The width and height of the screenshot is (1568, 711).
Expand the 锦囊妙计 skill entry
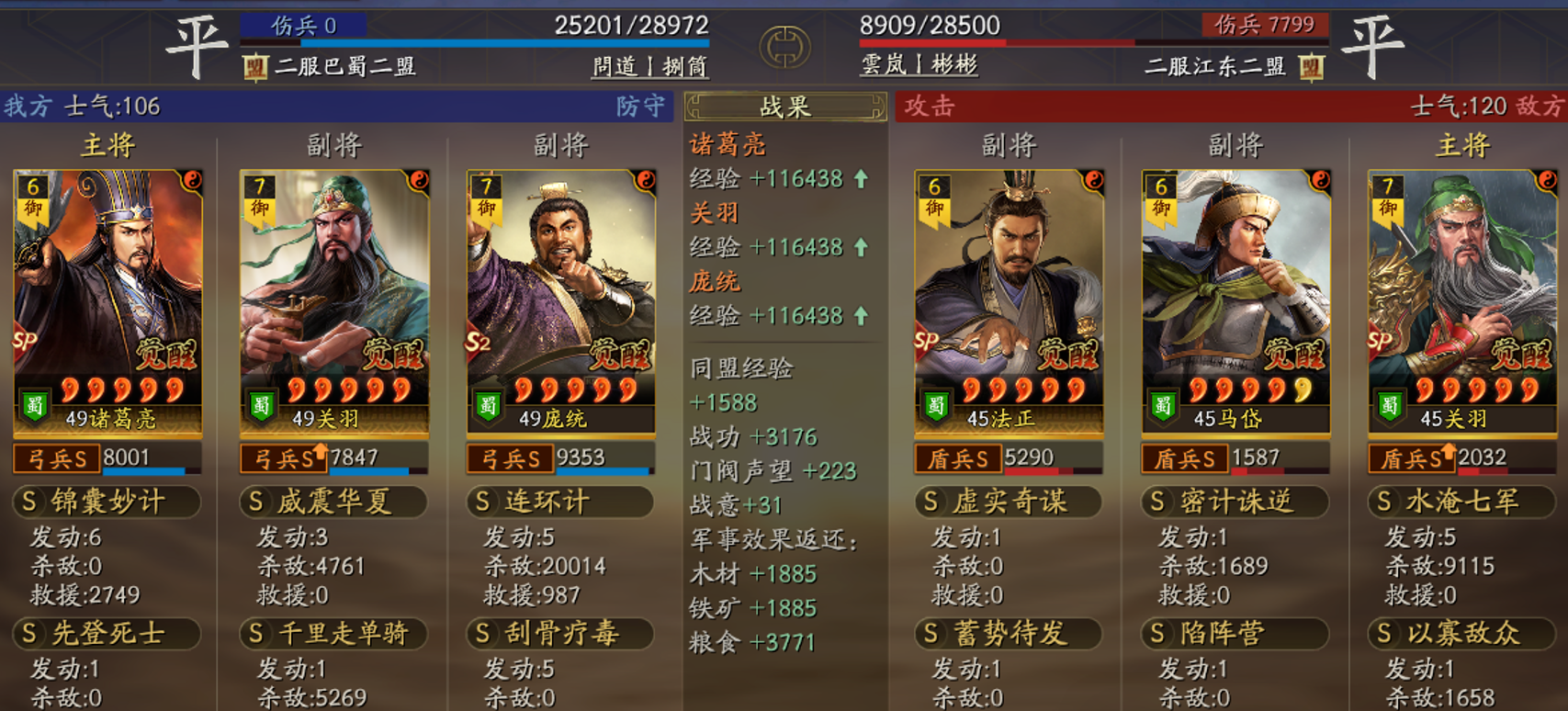point(107,502)
